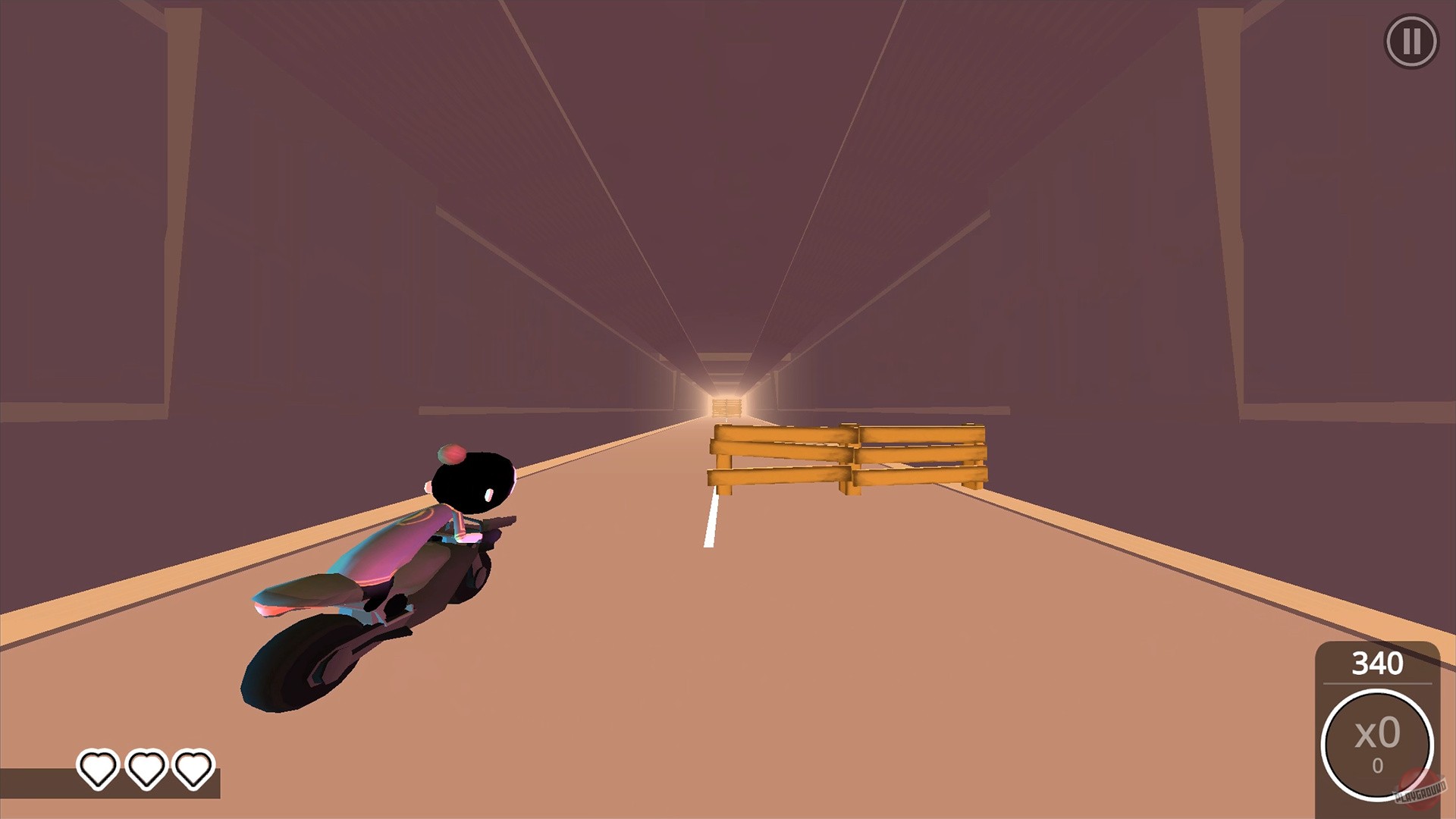Screen dimensions: 1456x819
Task: Click the pause icon in top right corner
Action: pyautogui.click(x=1410, y=39)
